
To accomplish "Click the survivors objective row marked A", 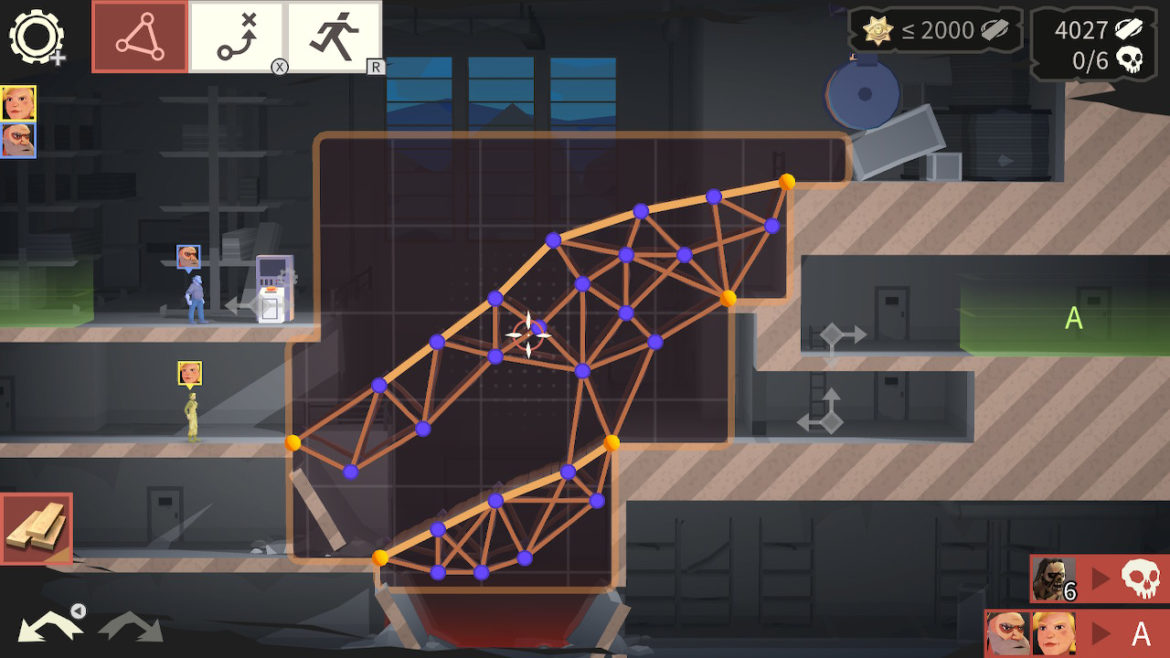I will (x=1076, y=633).
